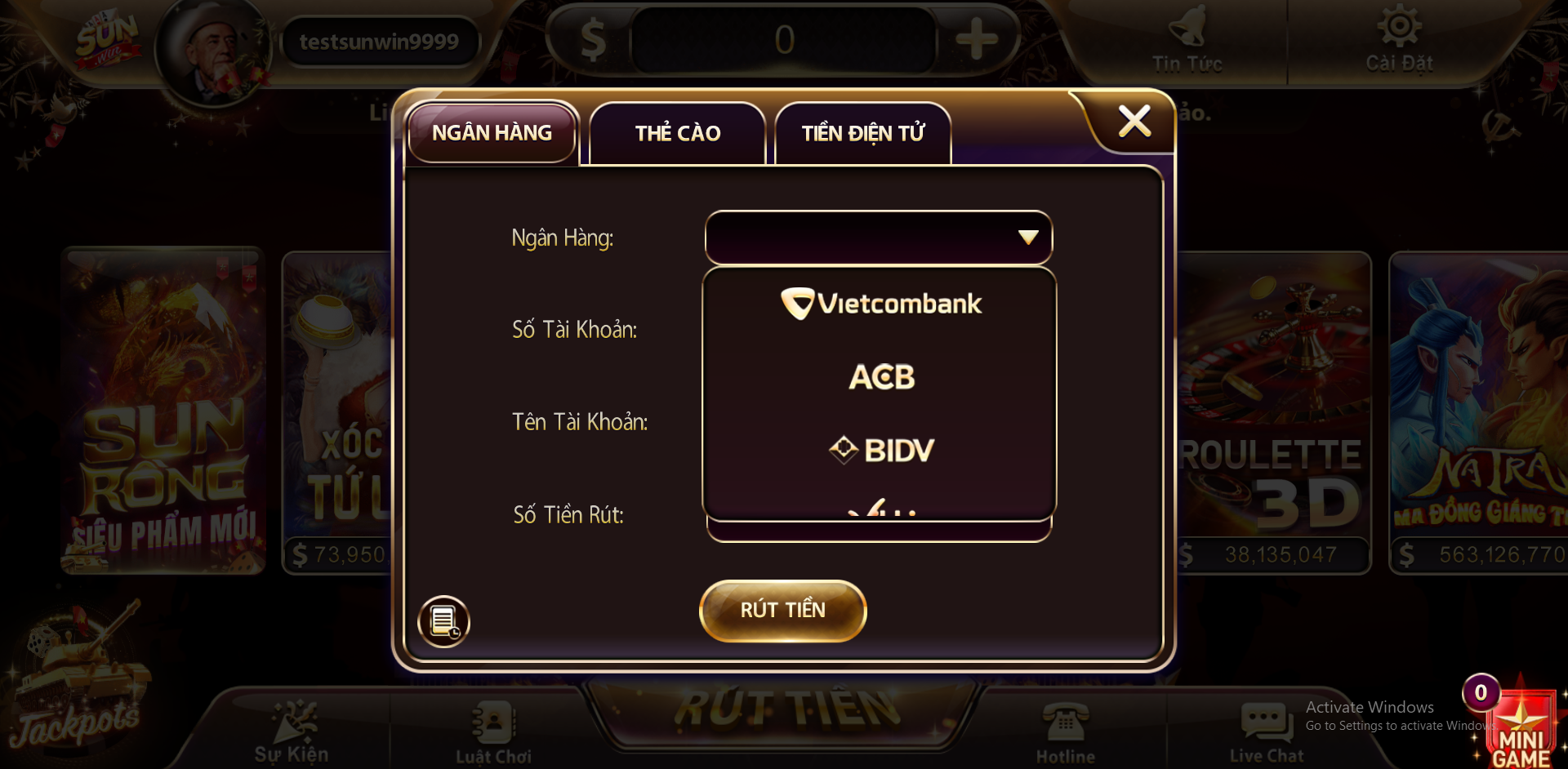Switch to the NGÂN HÀNG tab
Viewport: 1568px width, 769px height.
[492, 133]
